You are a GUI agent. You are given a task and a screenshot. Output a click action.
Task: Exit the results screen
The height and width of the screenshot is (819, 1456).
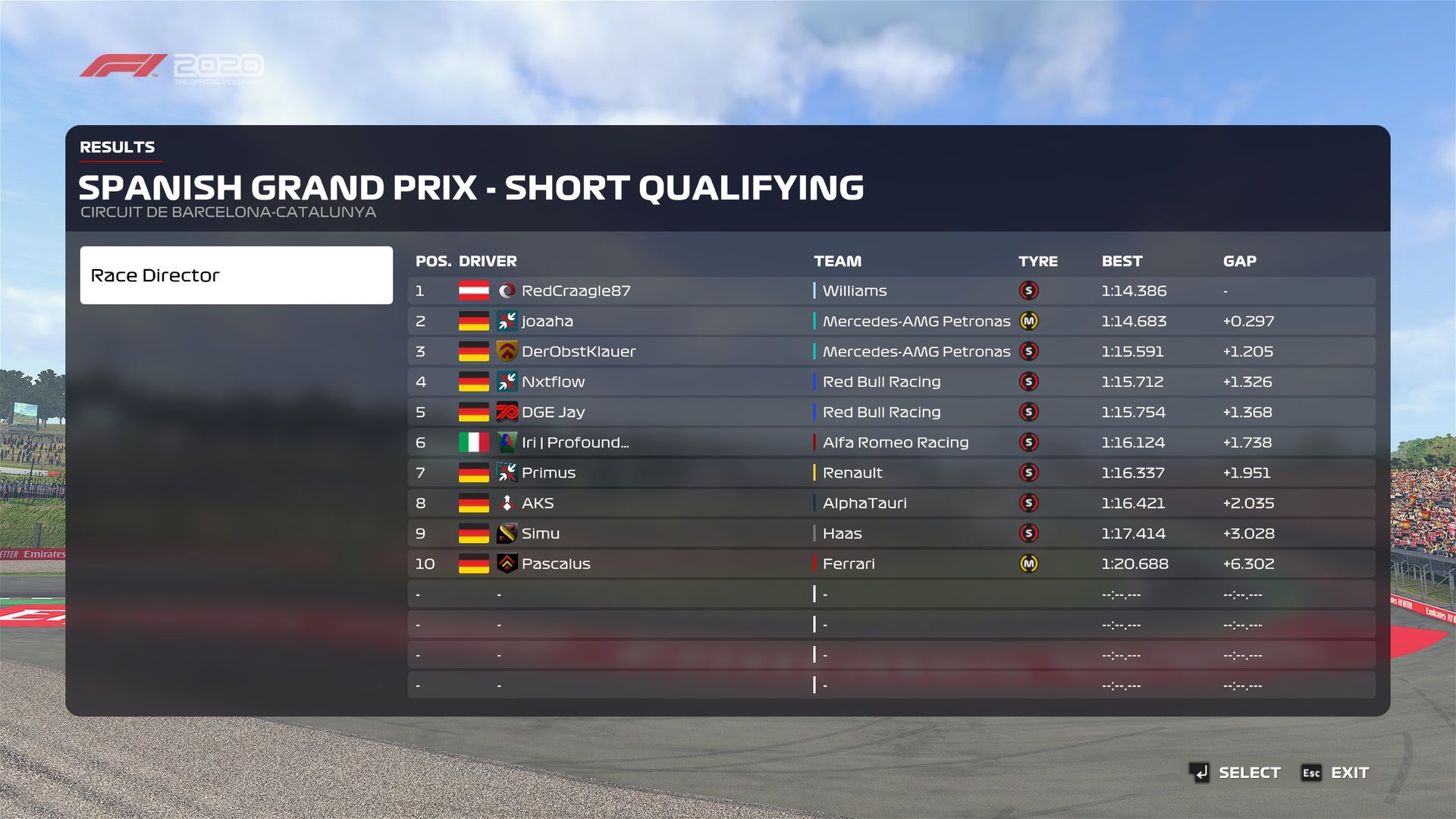pos(1335,773)
